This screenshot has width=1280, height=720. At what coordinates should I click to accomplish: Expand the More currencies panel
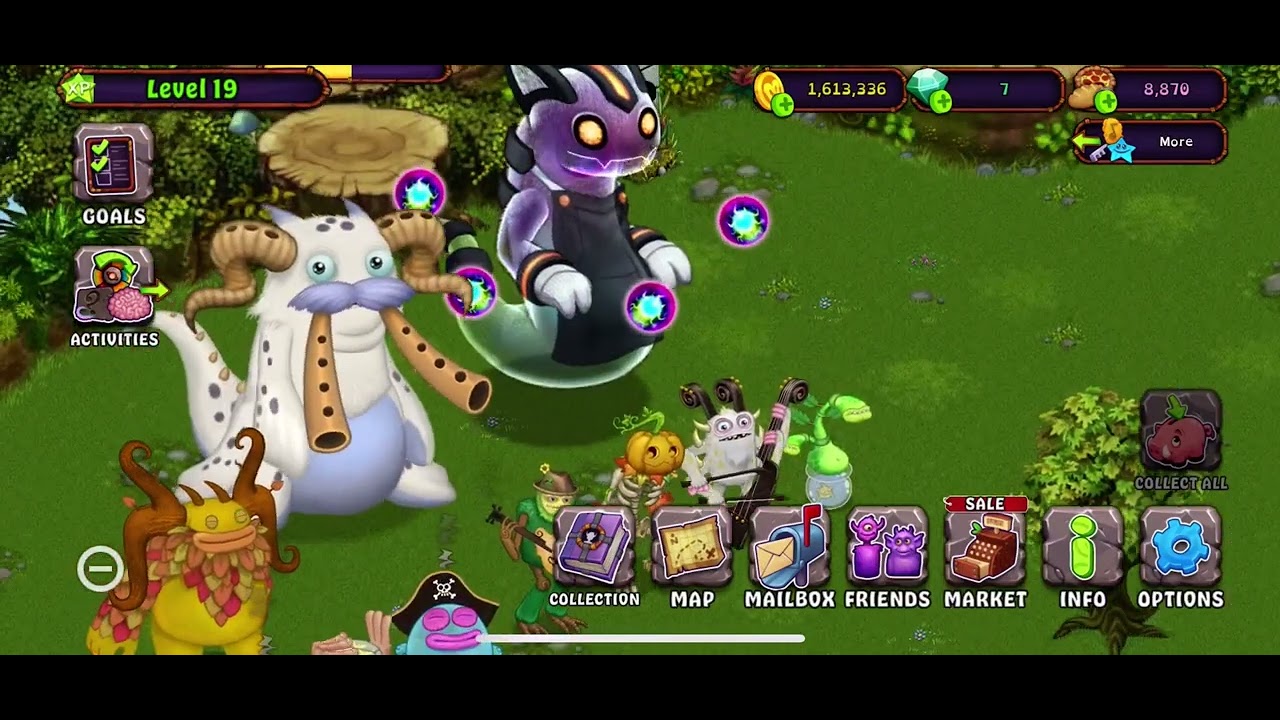coord(1150,142)
